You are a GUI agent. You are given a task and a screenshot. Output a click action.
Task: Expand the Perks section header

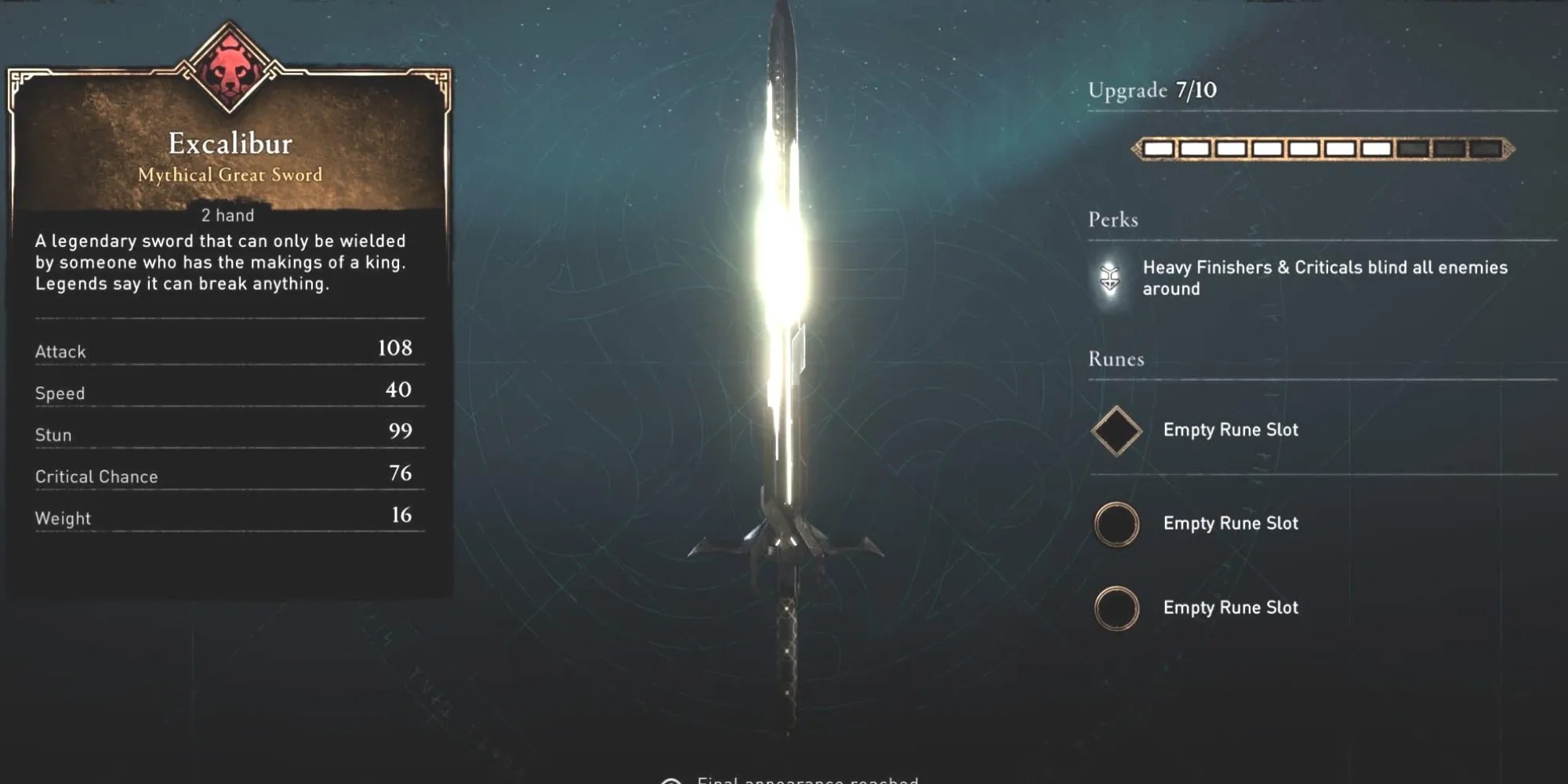click(x=1112, y=220)
